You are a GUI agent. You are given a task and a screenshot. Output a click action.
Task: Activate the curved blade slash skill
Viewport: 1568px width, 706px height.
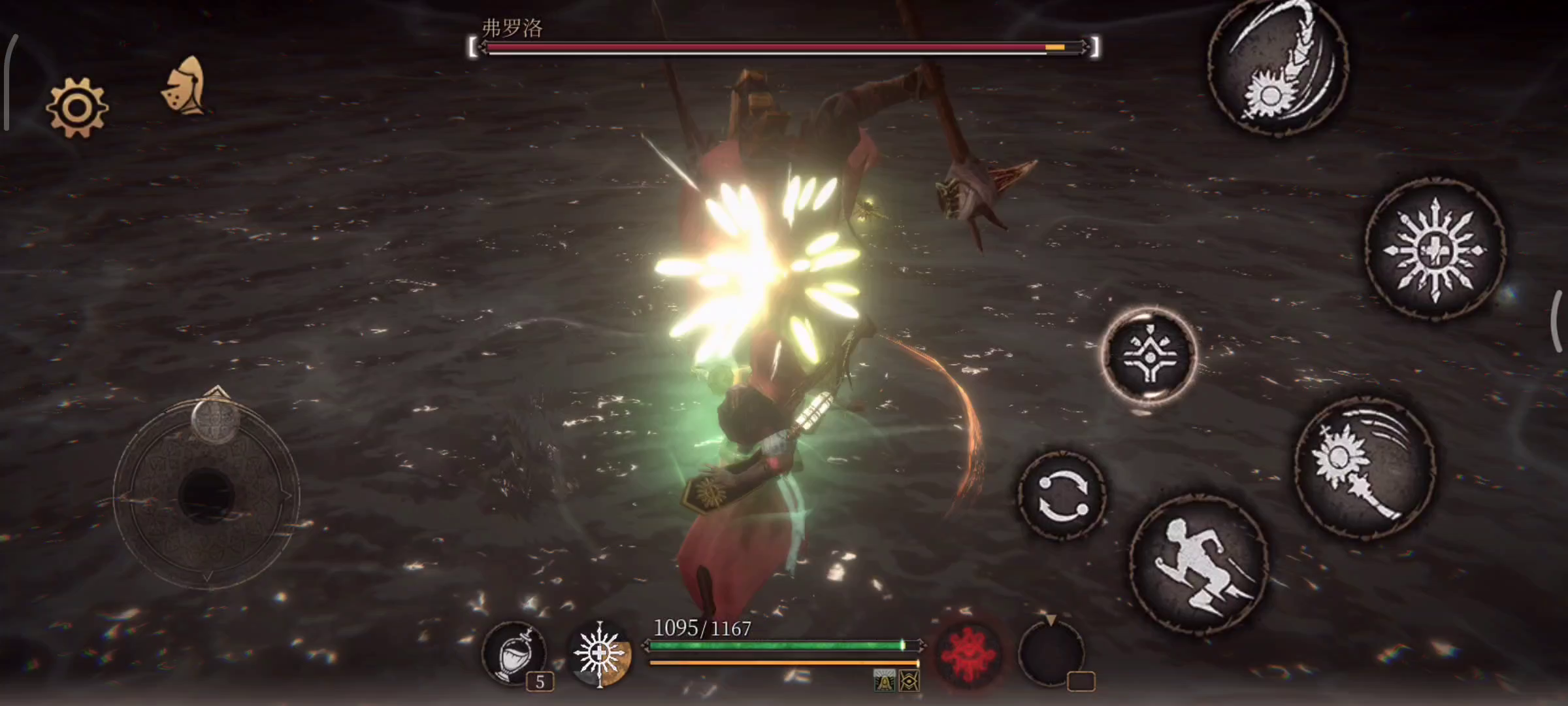[1278, 69]
